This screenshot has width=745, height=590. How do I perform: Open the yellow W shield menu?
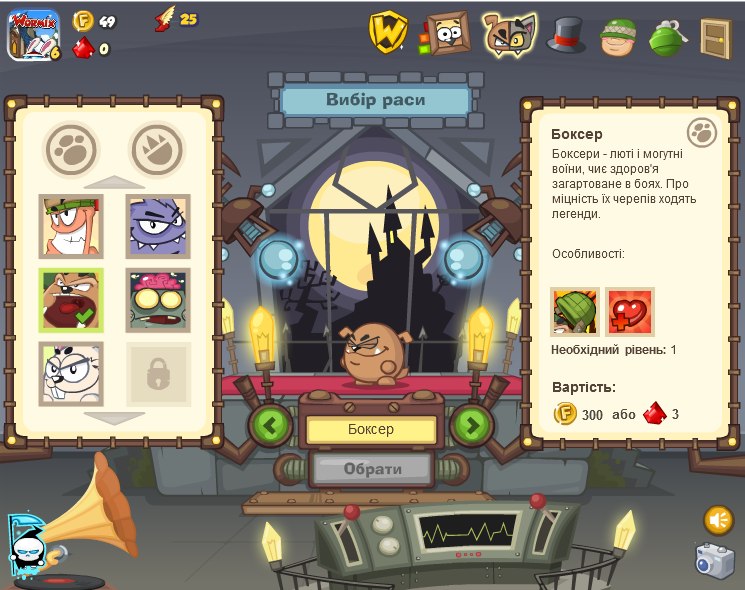(x=387, y=32)
